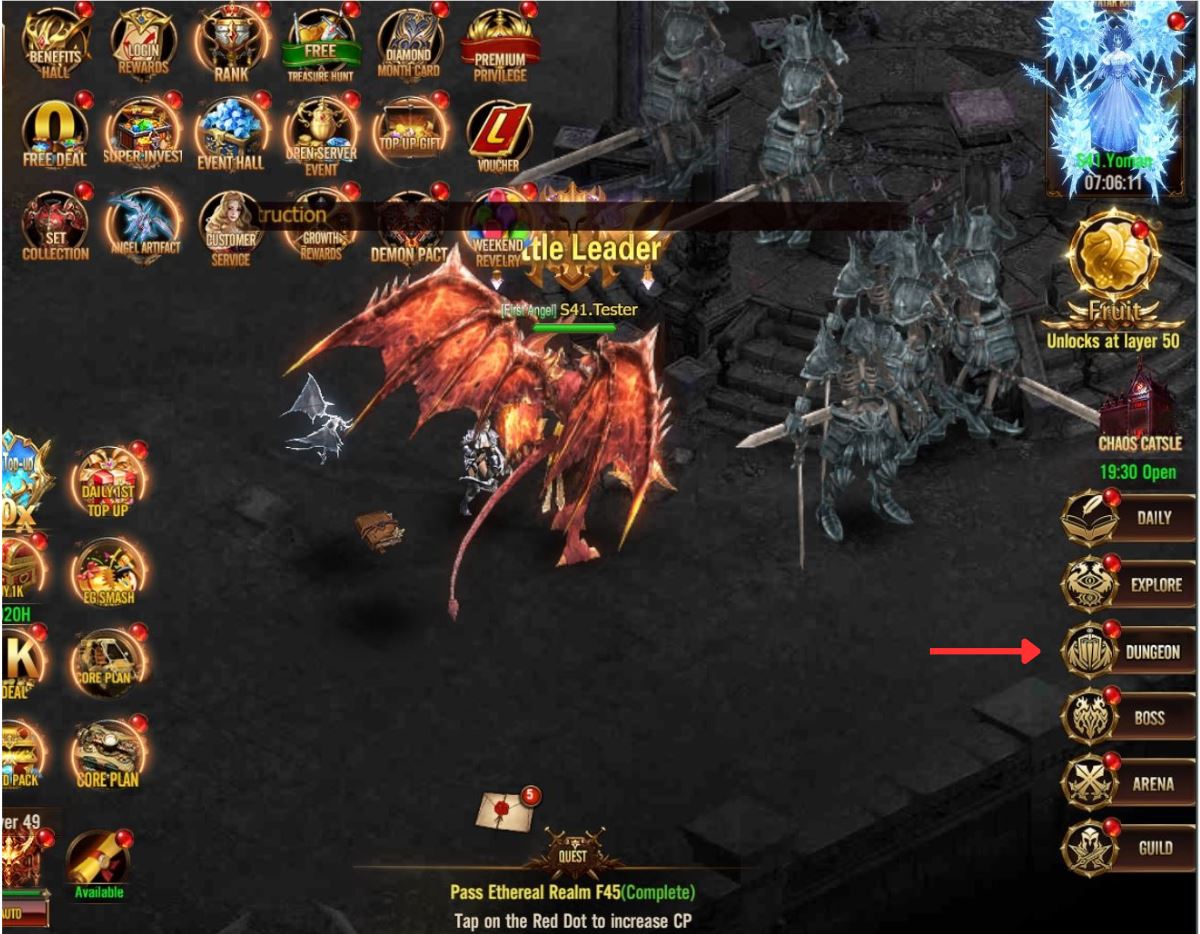Show the Rank leaderboard

tap(231, 42)
